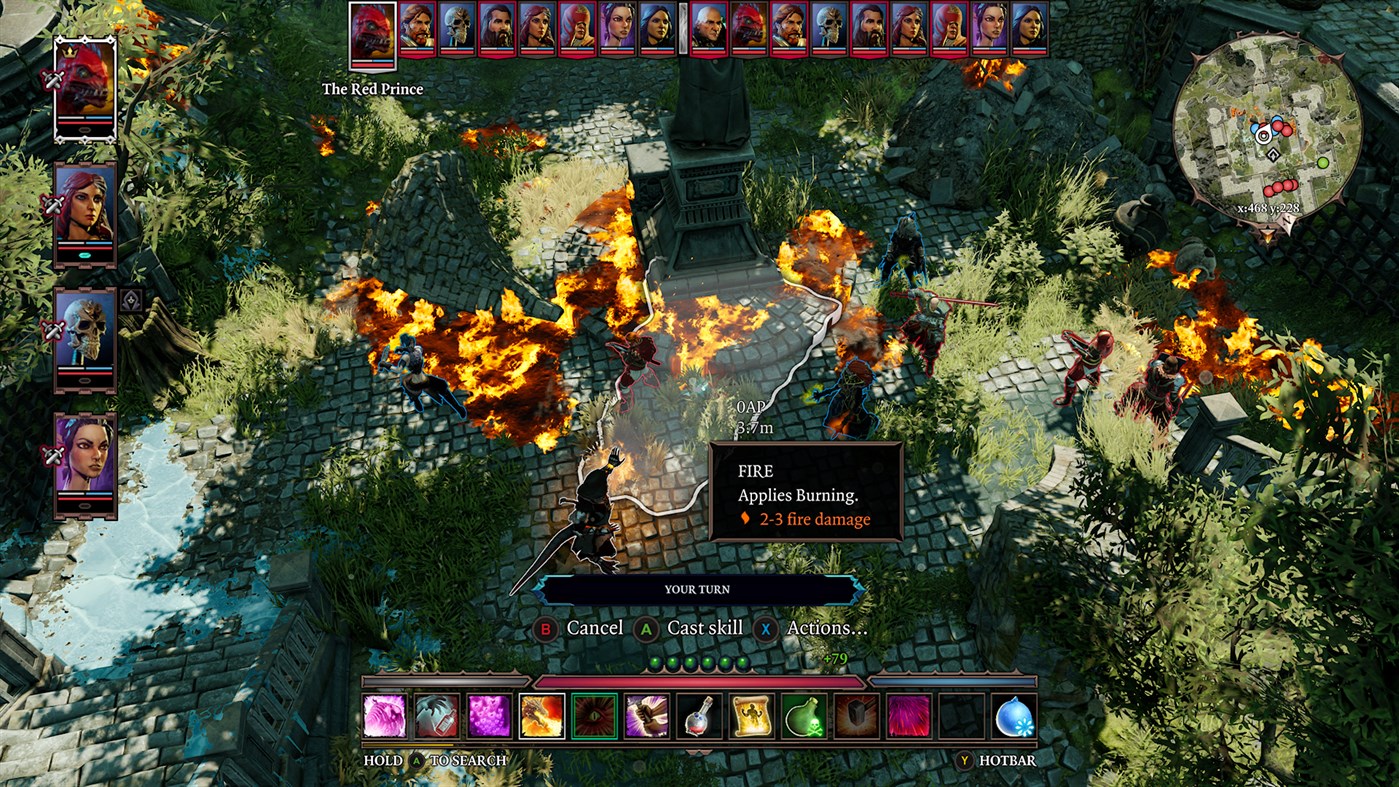Select the pink polymorph skill on far left hotbar
This screenshot has height=787, width=1399.
385,718
